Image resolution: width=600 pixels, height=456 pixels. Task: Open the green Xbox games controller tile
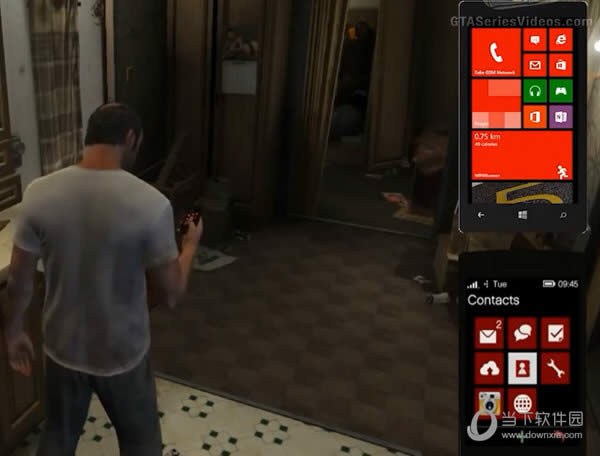(x=560, y=90)
